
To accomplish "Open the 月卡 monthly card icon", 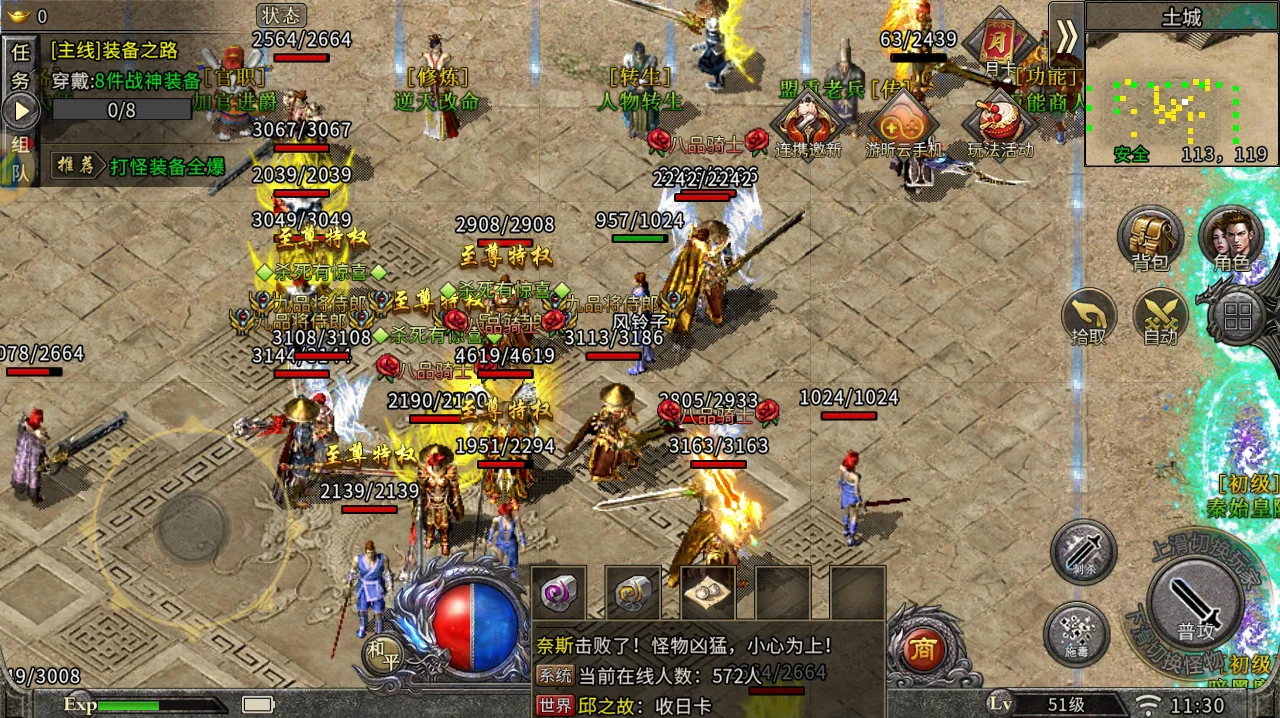I will (999, 42).
